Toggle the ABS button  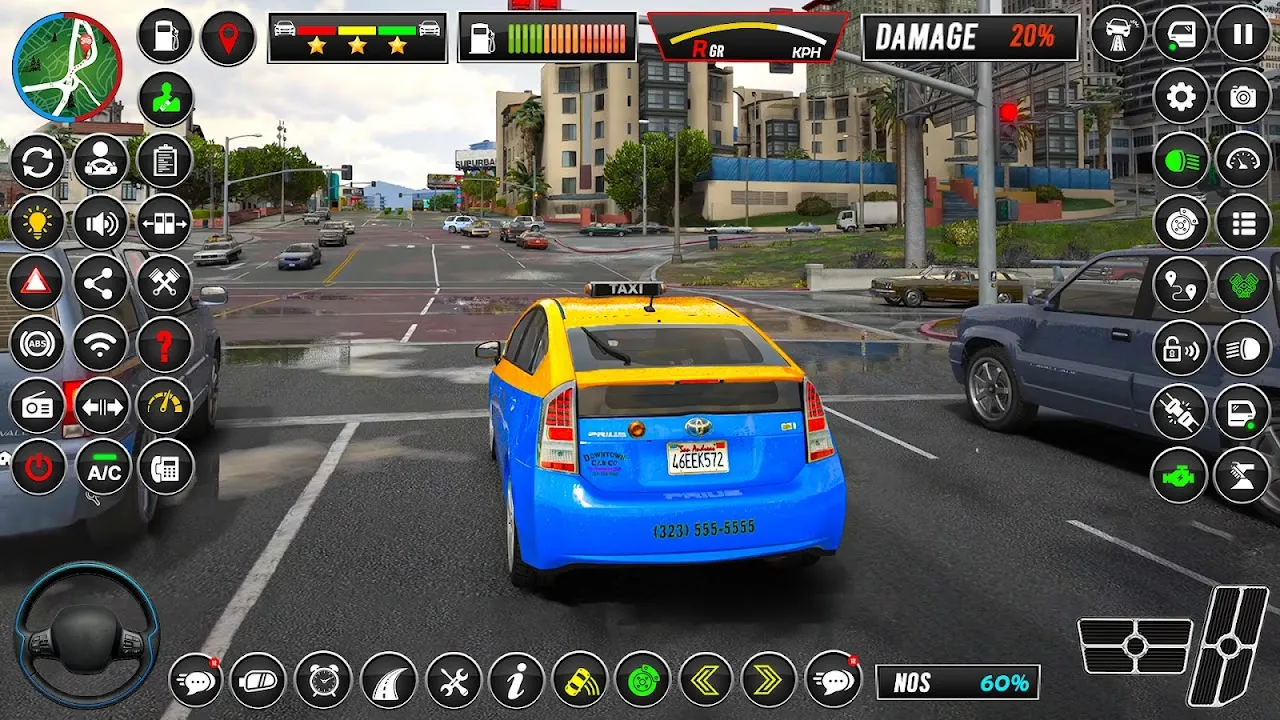click(x=37, y=345)
